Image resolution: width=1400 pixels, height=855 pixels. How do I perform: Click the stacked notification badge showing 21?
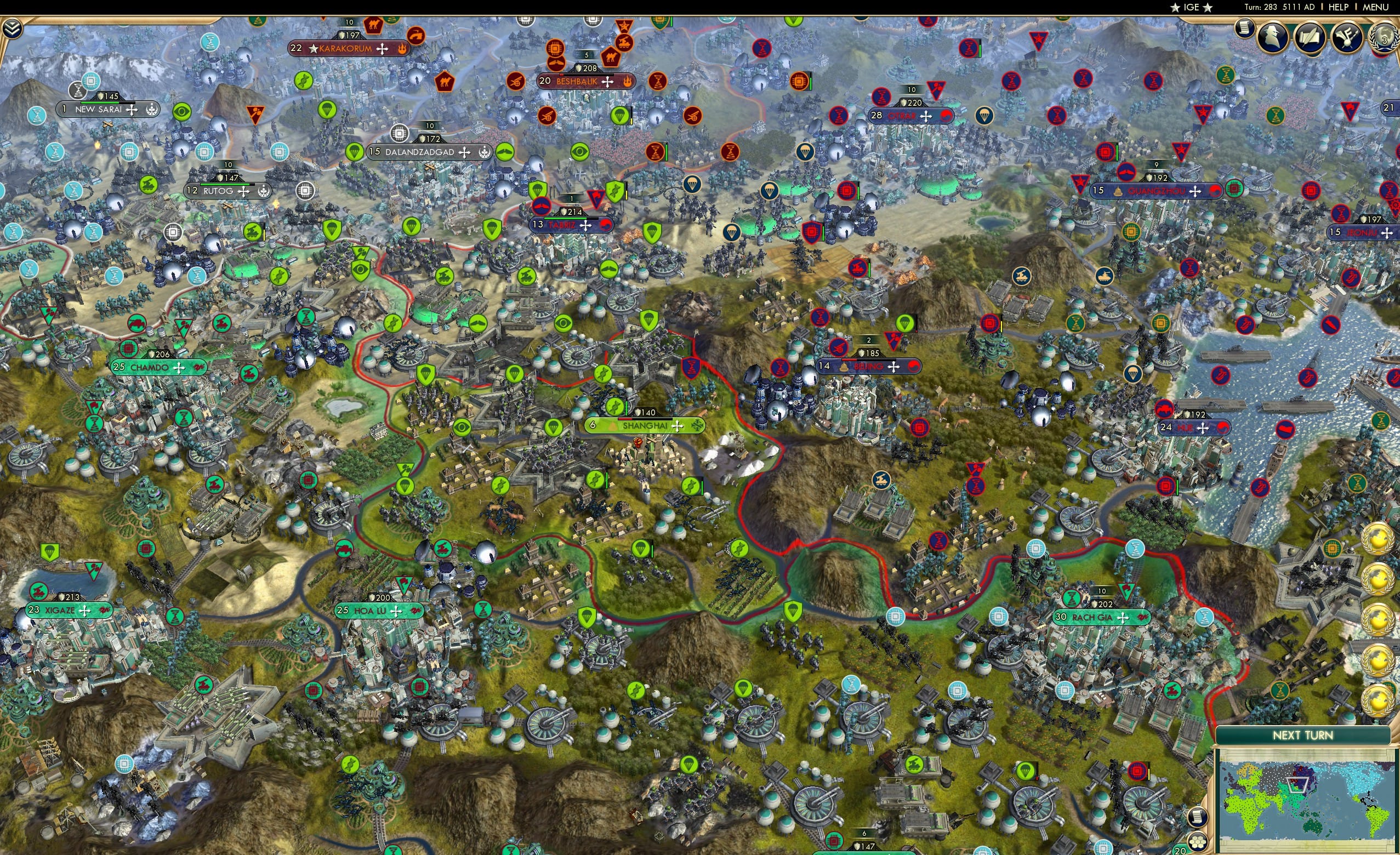1390,106
